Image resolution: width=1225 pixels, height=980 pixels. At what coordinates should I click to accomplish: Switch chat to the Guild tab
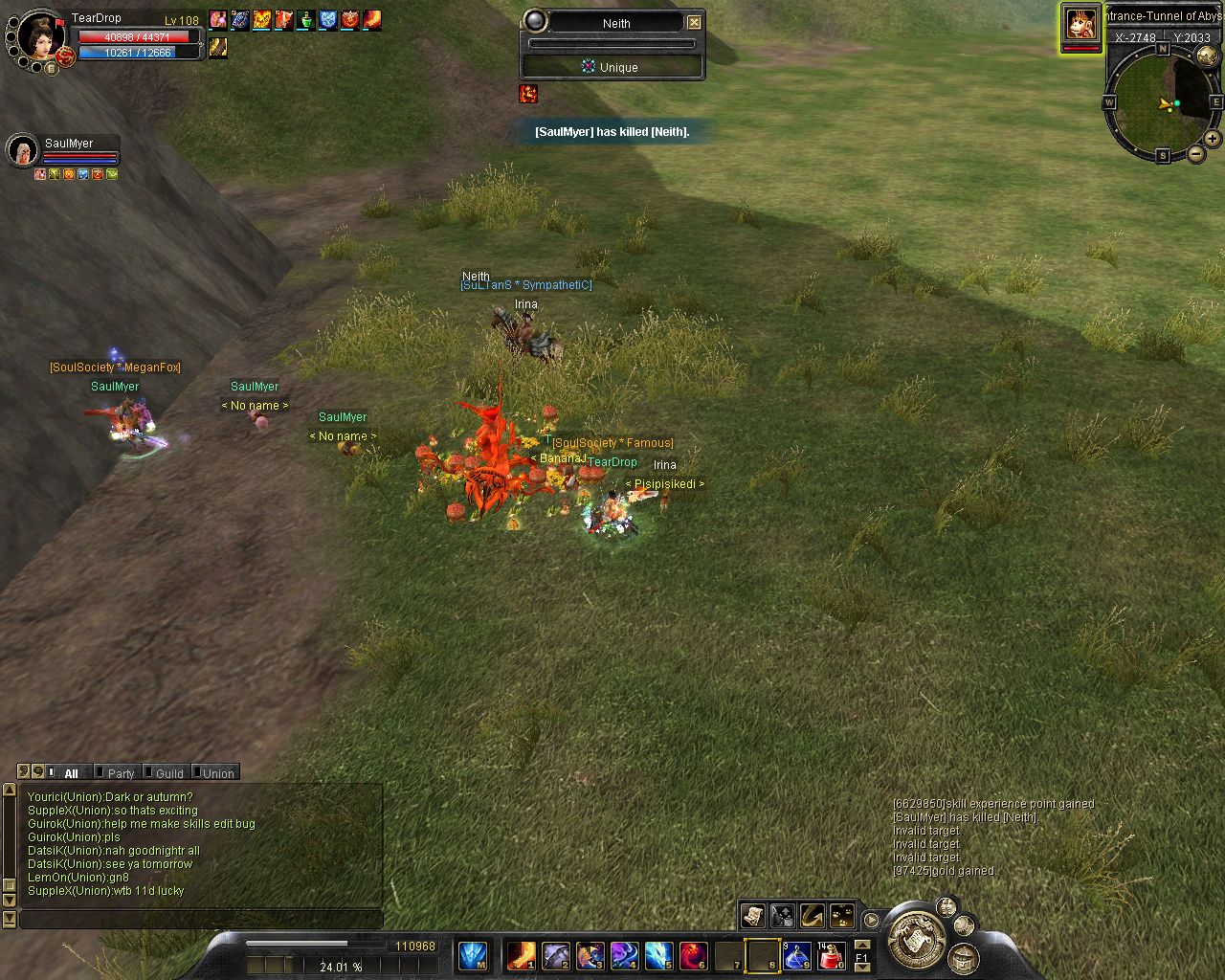click(x=168, y=773)
